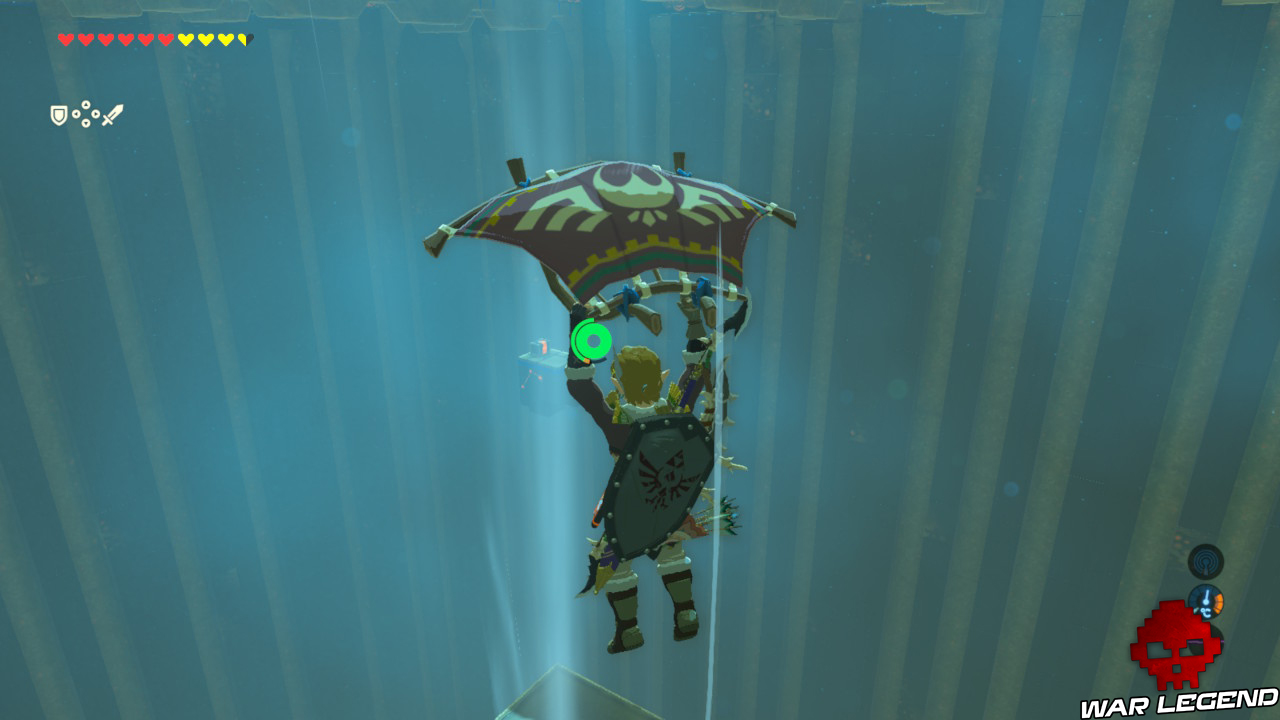Select the green Sheikah Sensor target marker
Screen dimensions: 1280x720
(x=590, y=340)
